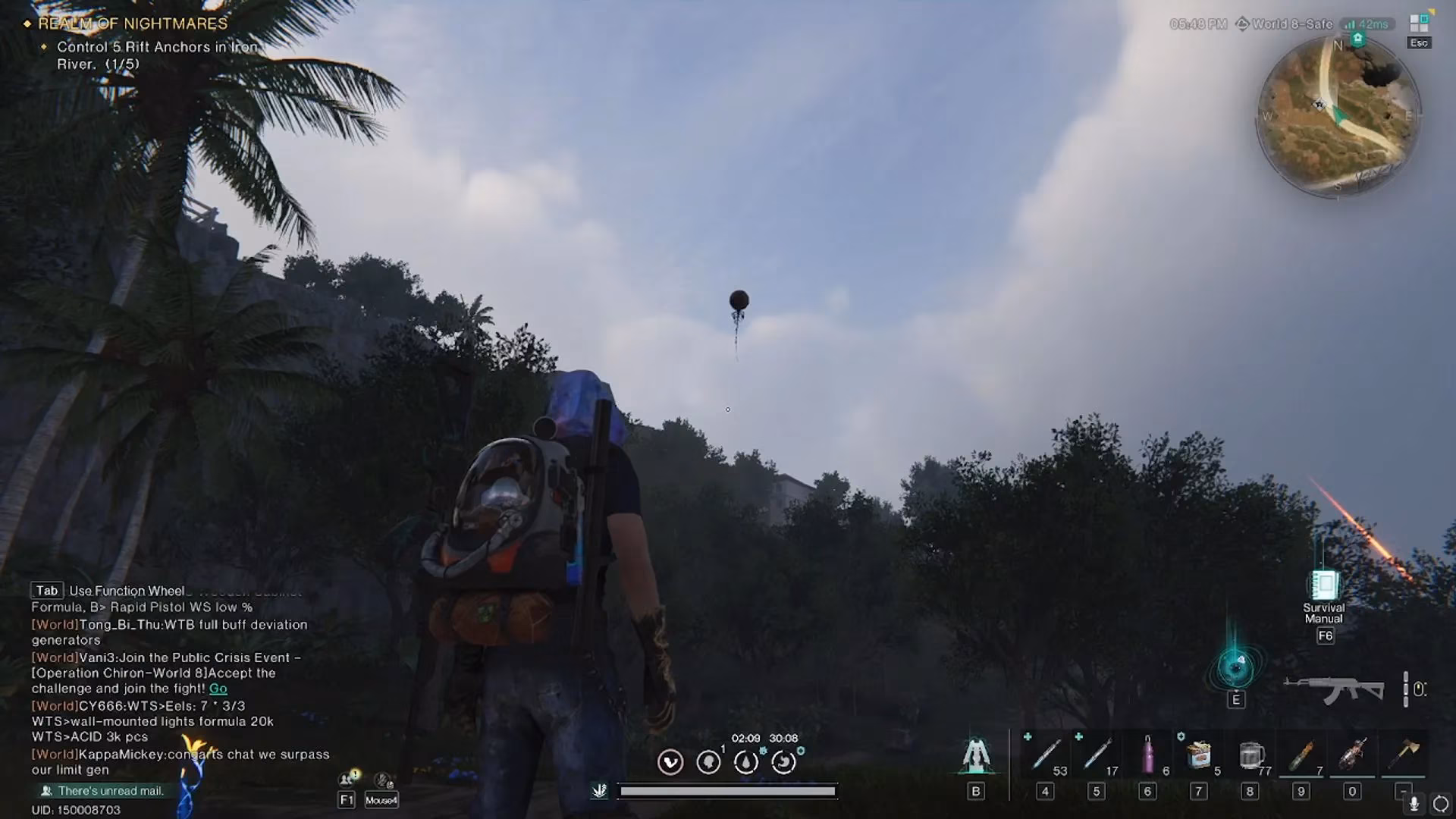The height and width of the screenshot is (819, 1456).
Task: Click the gear set icon on the B slot
Action: (975, 755)
